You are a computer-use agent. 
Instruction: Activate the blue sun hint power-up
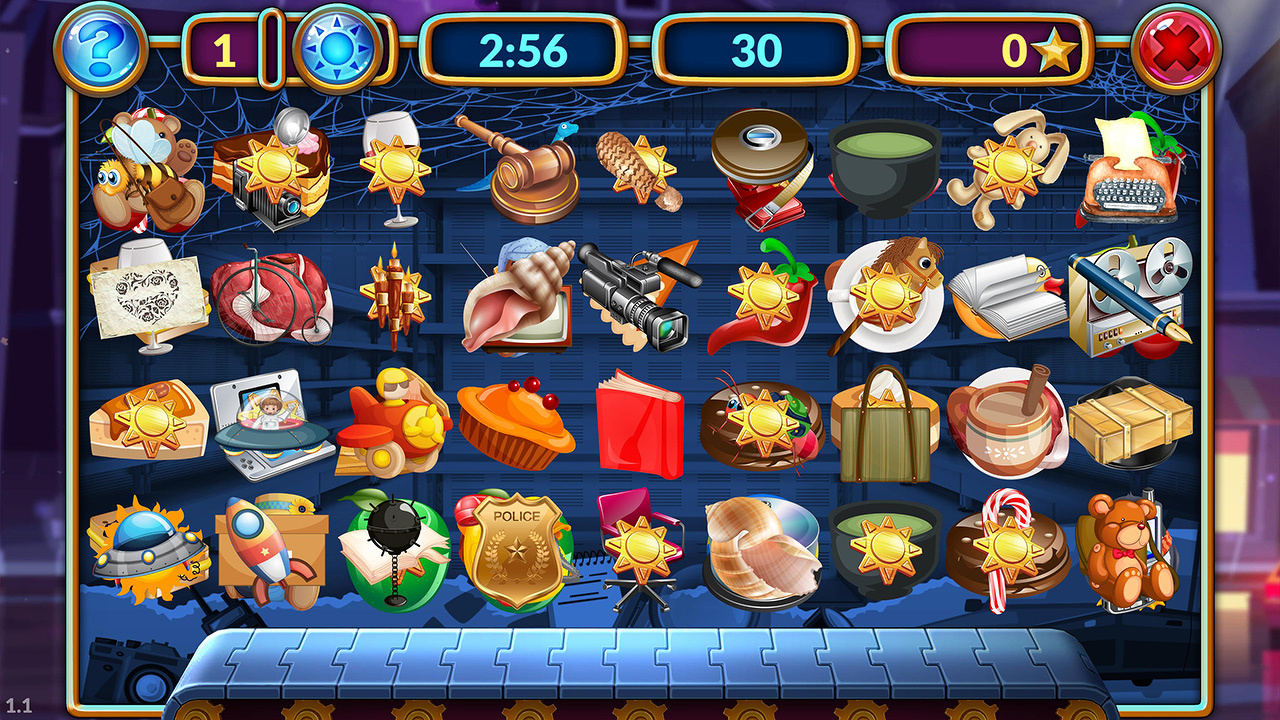click(x=336, y=49)
